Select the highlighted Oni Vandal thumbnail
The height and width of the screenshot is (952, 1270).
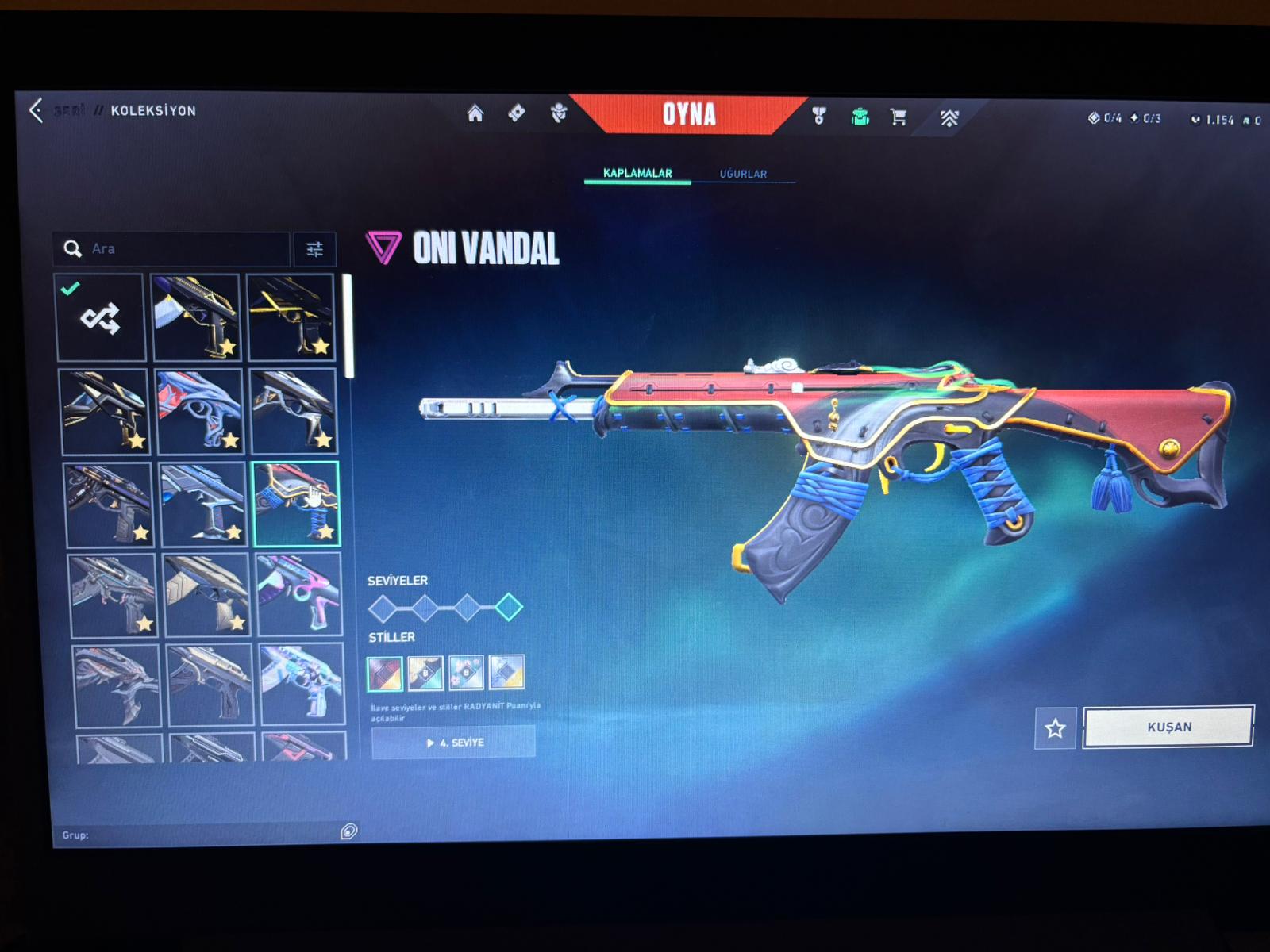click(296, 505)
